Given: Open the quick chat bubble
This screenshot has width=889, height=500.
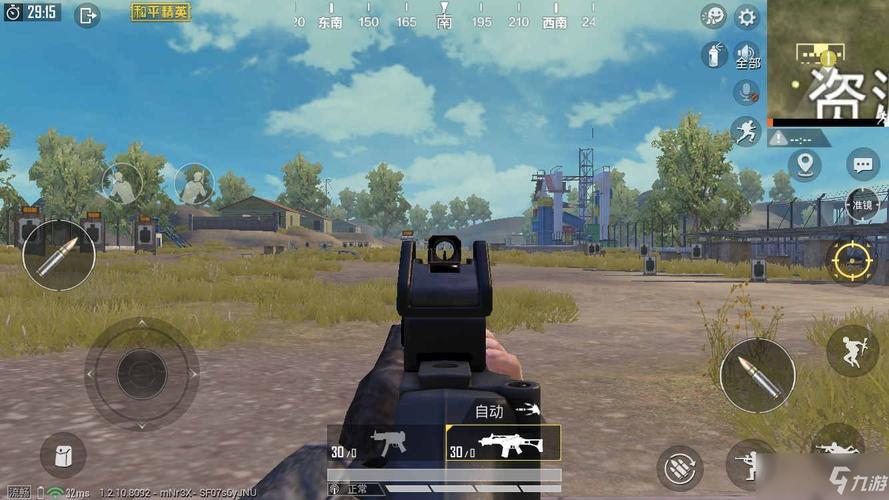Looking at the screenshot, I should (861, 164).
